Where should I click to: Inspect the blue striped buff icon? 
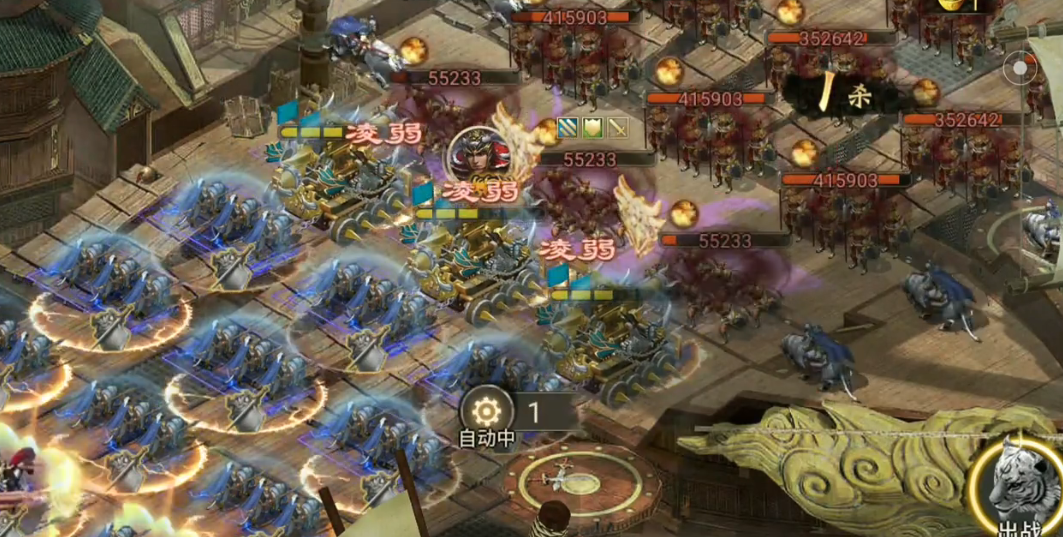pyautogui.click(x=568, y=128)
